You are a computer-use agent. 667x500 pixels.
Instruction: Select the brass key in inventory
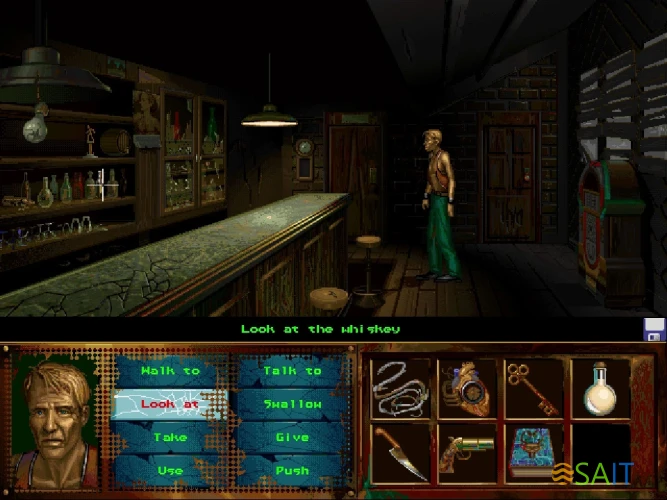tap(533, 387)
